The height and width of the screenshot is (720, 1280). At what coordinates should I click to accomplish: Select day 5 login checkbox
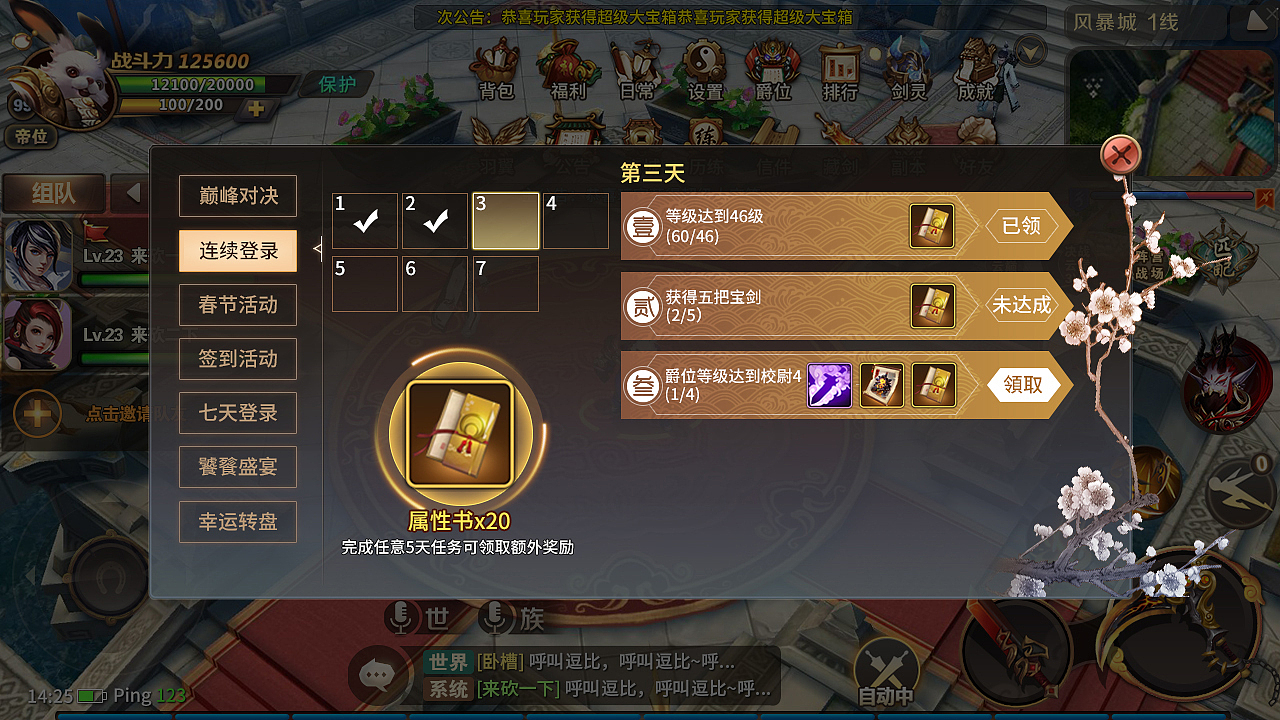point(365,284)
